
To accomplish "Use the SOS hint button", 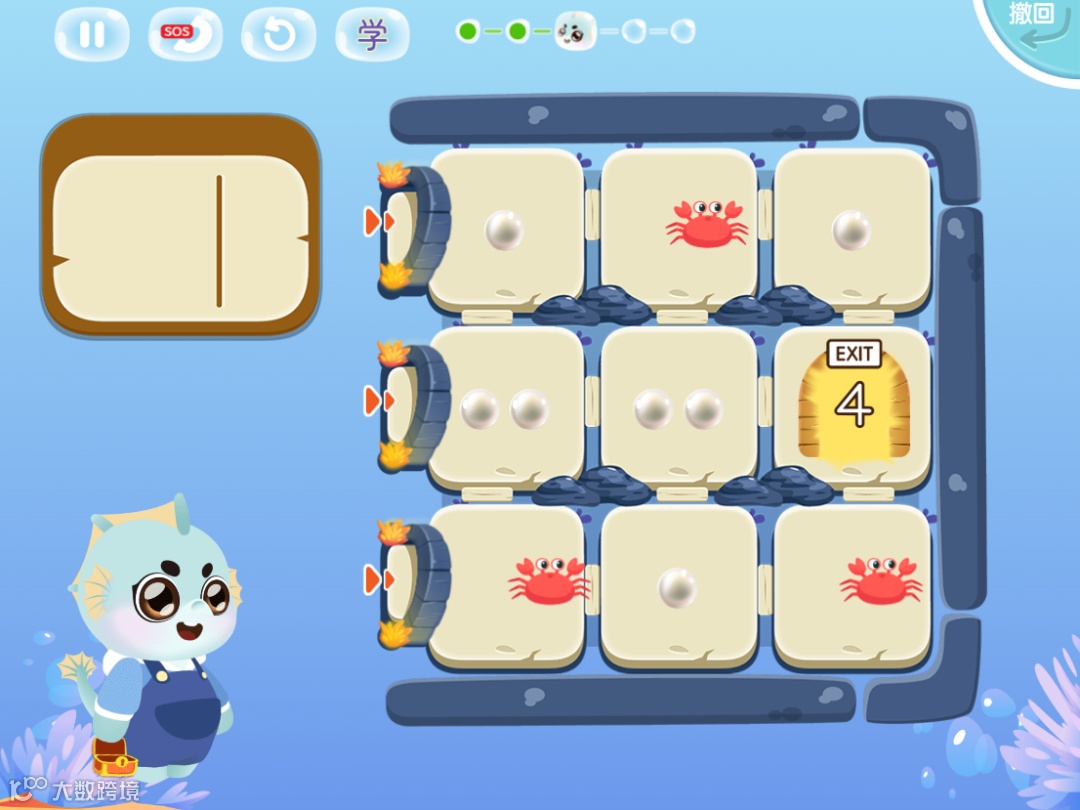I will (185, 35).
